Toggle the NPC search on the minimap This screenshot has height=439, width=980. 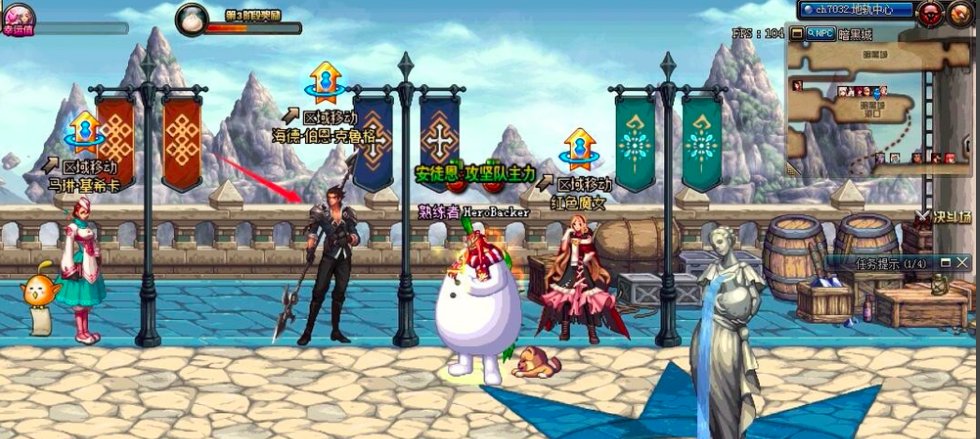(820, 33)
